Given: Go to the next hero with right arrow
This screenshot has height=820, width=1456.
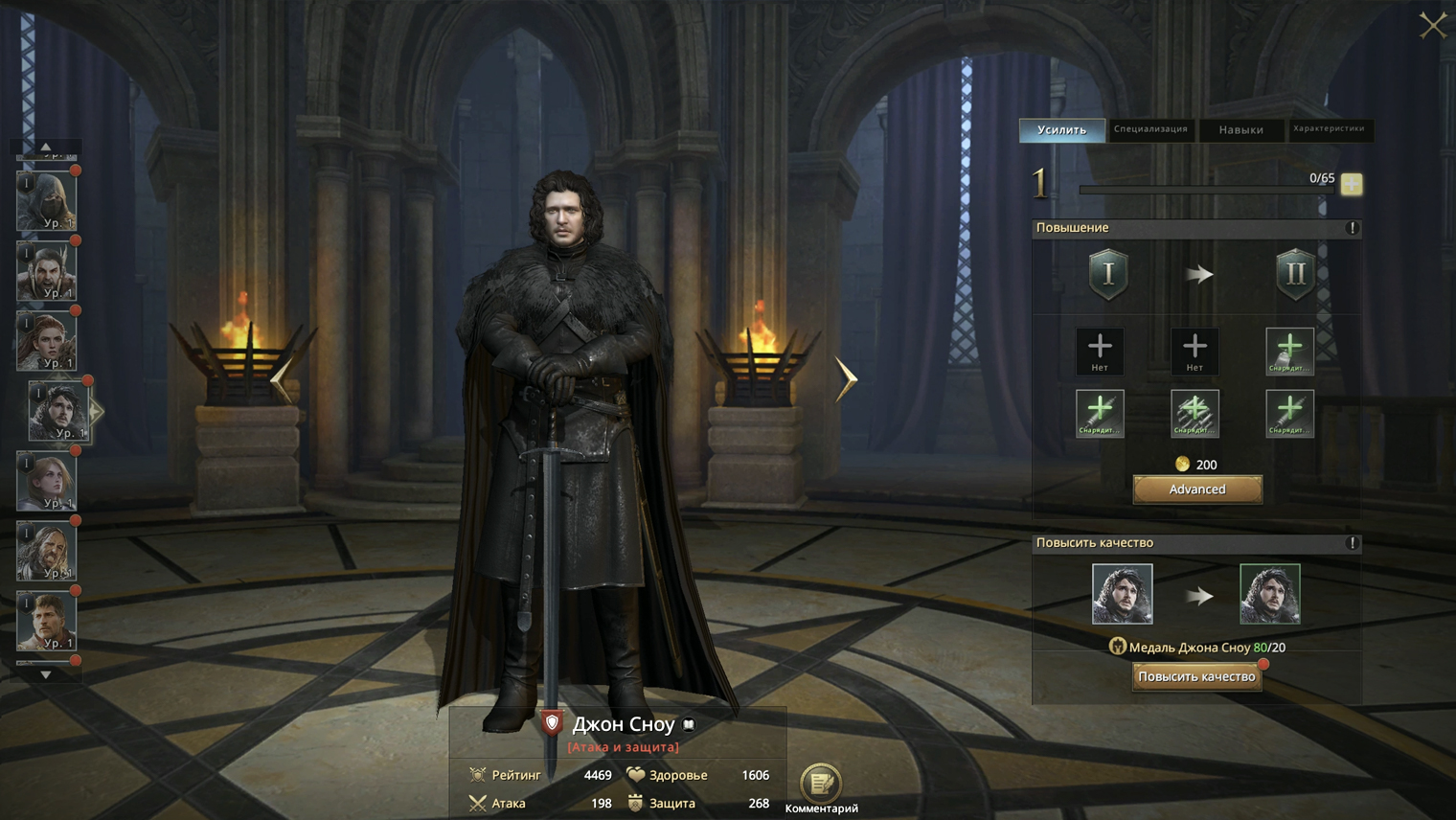Looking at the screenshot, I should [x=846, y=379].
